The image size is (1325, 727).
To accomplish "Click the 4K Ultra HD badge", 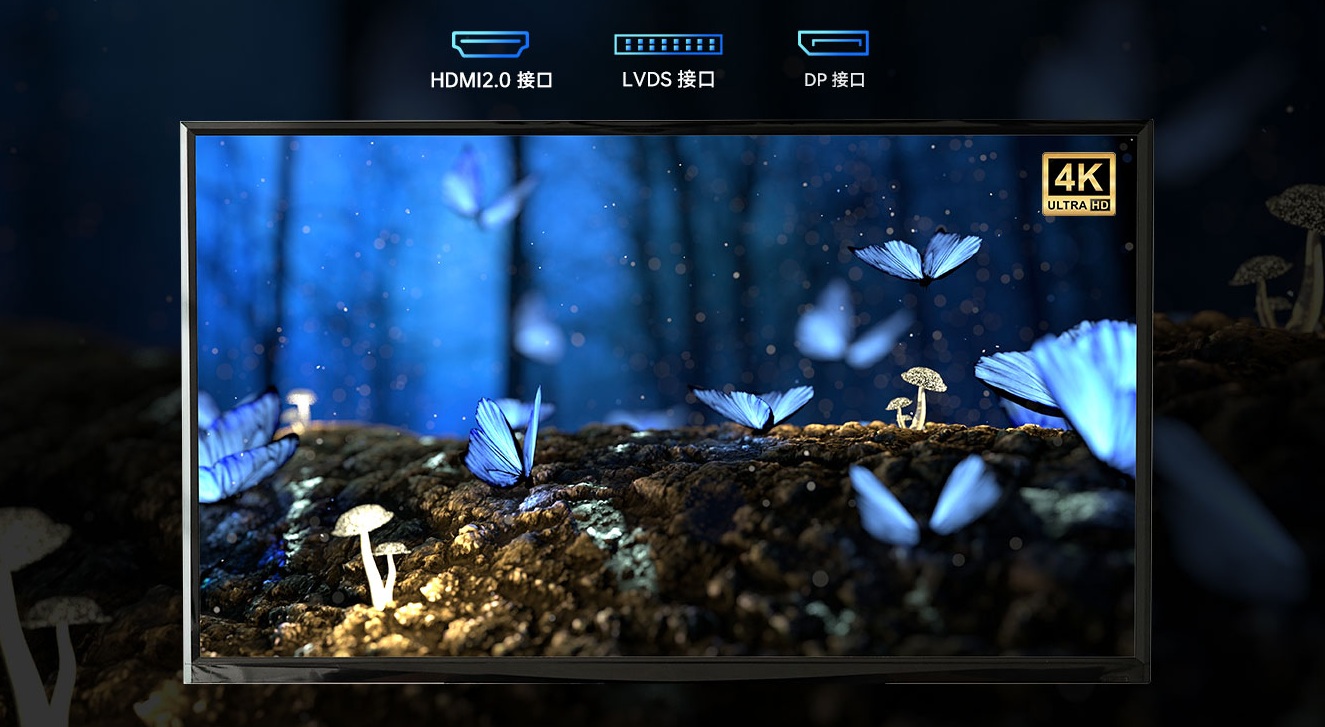I will (x=1078, y=183).
